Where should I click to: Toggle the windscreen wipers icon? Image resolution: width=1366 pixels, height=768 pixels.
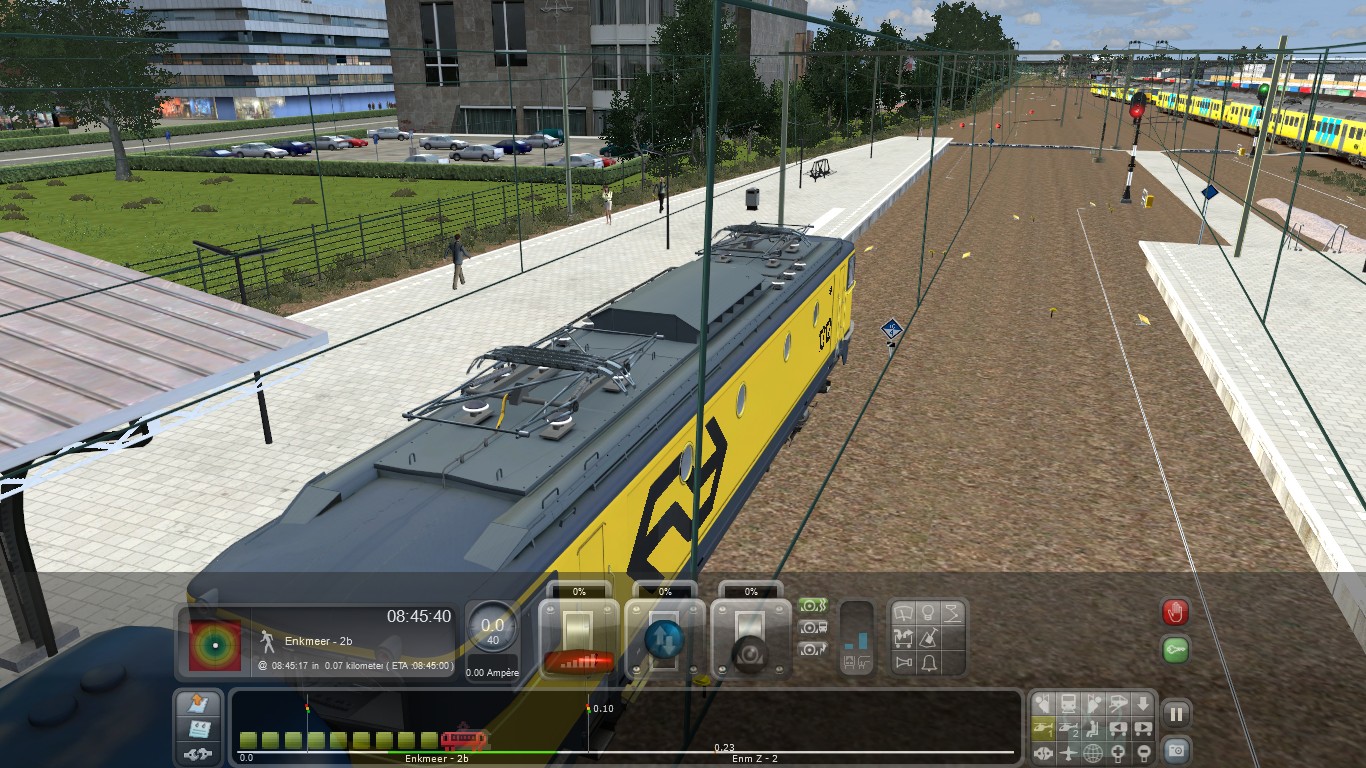click(904, 612)
